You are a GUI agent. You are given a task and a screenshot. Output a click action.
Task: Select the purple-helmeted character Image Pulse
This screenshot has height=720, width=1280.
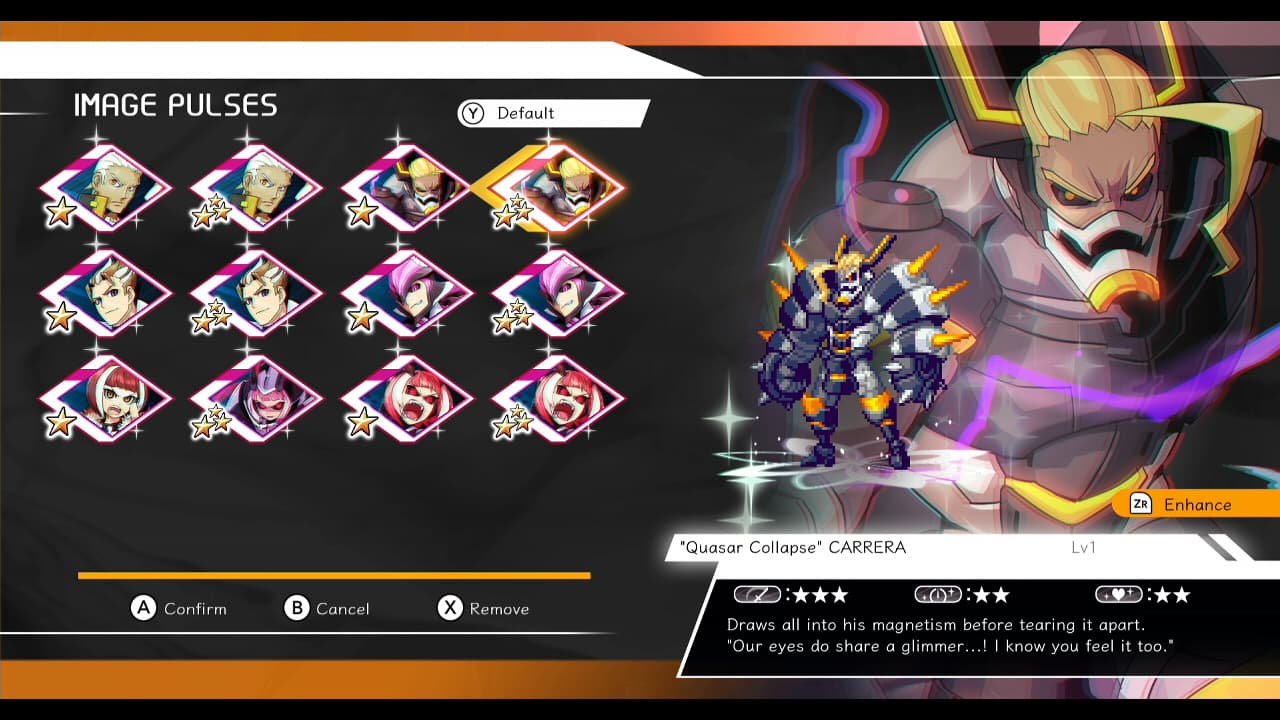click(x=255, y=393)
